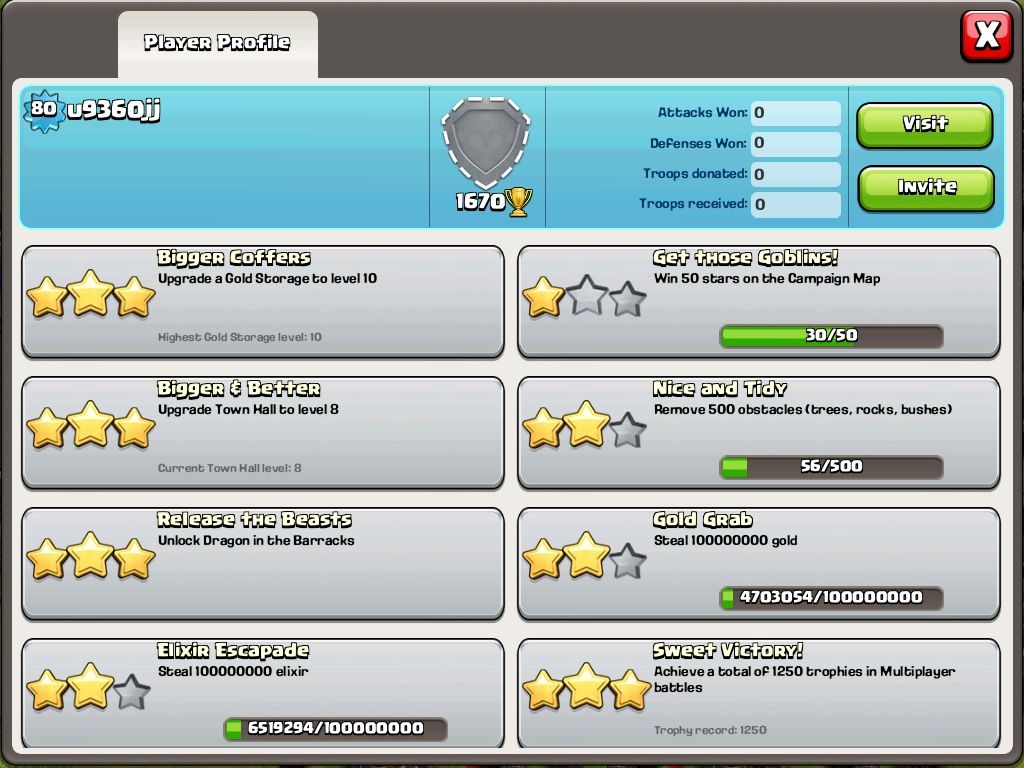Open the Bigger & Better achievement row
Image resolution: width=1024 pixels, height=768 pixels.
[262, 432]
